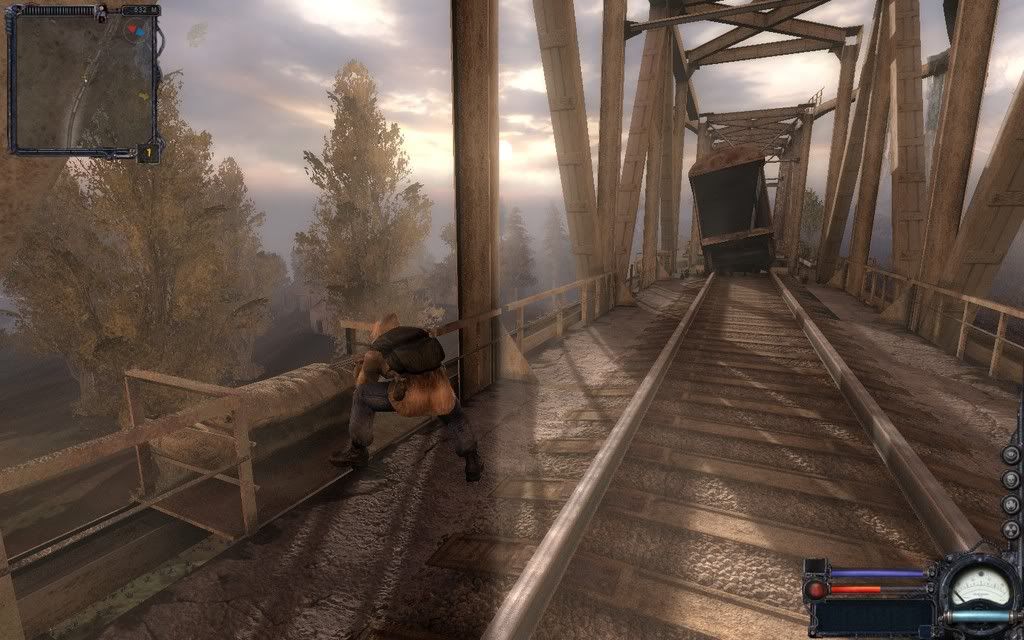Image resolution: width=1024 pixels, height=640 pixels.
Task: Click the minimap in the corner
Action: pyautogui.click(x=82, y=82)
